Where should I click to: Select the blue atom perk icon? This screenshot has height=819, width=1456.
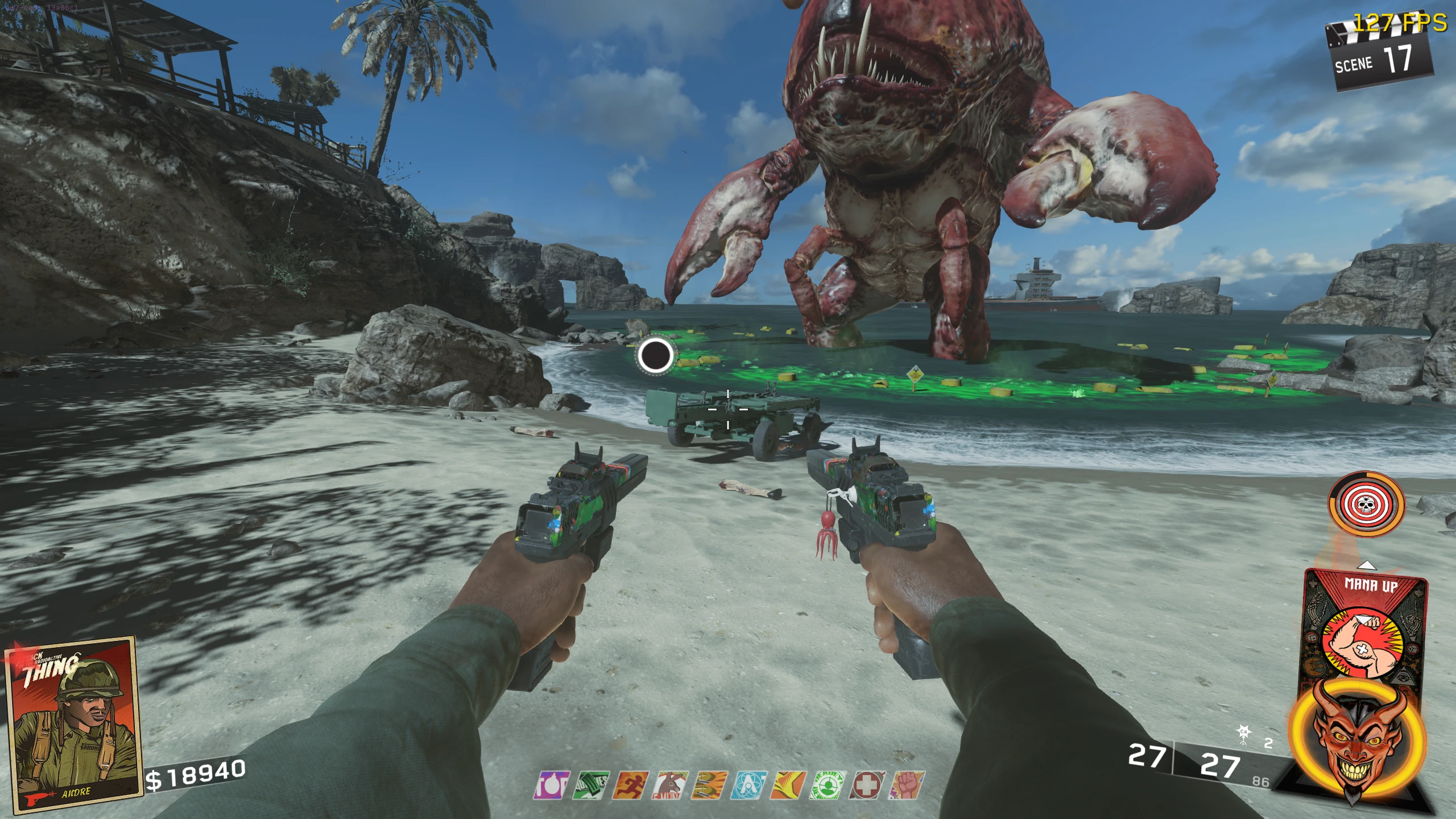(x=750, y=785)
